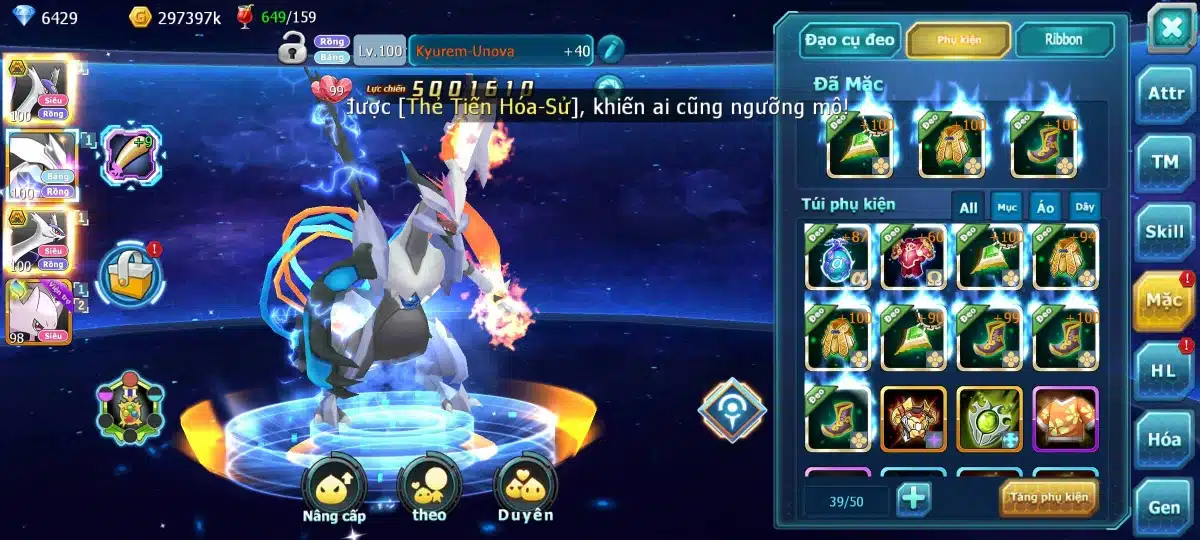Select the orange shirt accessory slot
This screenshot has height=540, width=1200.
click(x=1065, y=419)
